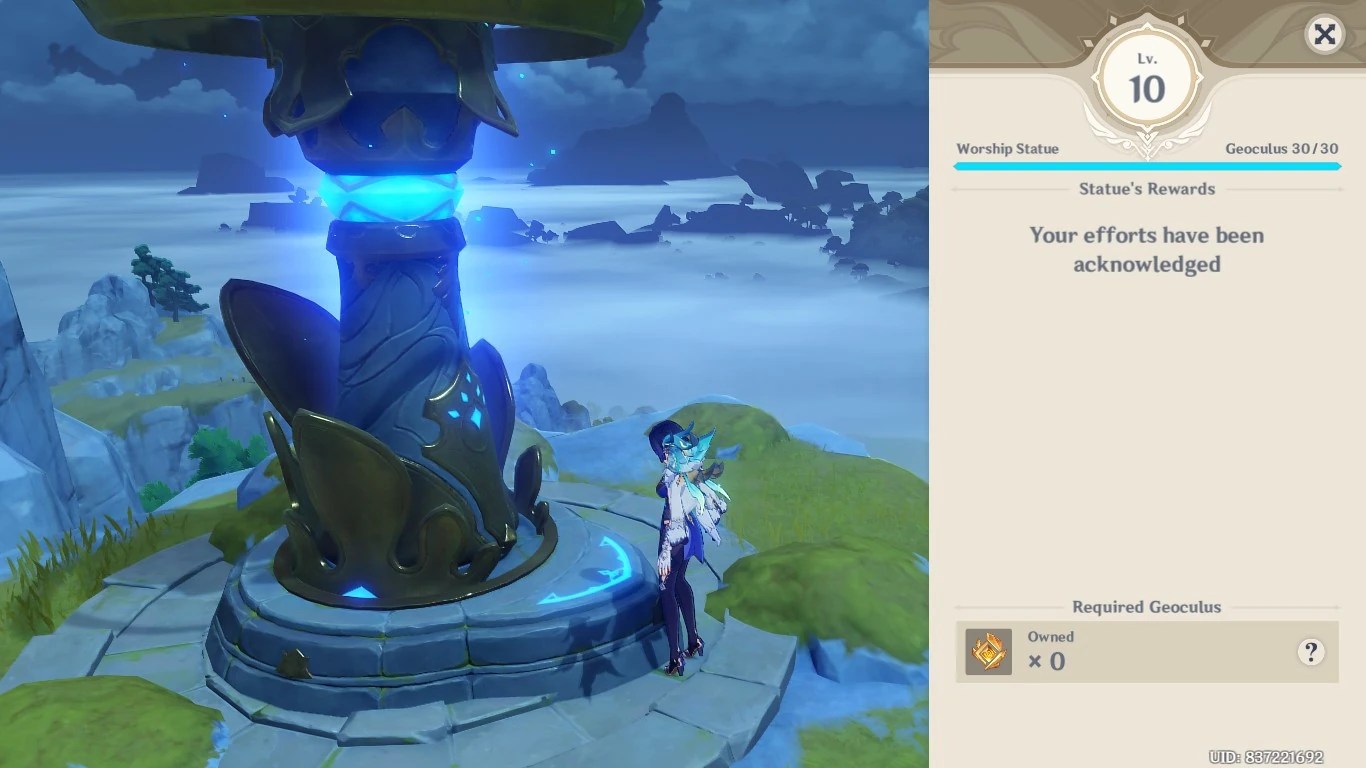The width and height of the screenshot is (1366, 768).
Task: Click the glowing Statue of the Seven
Action: pos(390,350)
